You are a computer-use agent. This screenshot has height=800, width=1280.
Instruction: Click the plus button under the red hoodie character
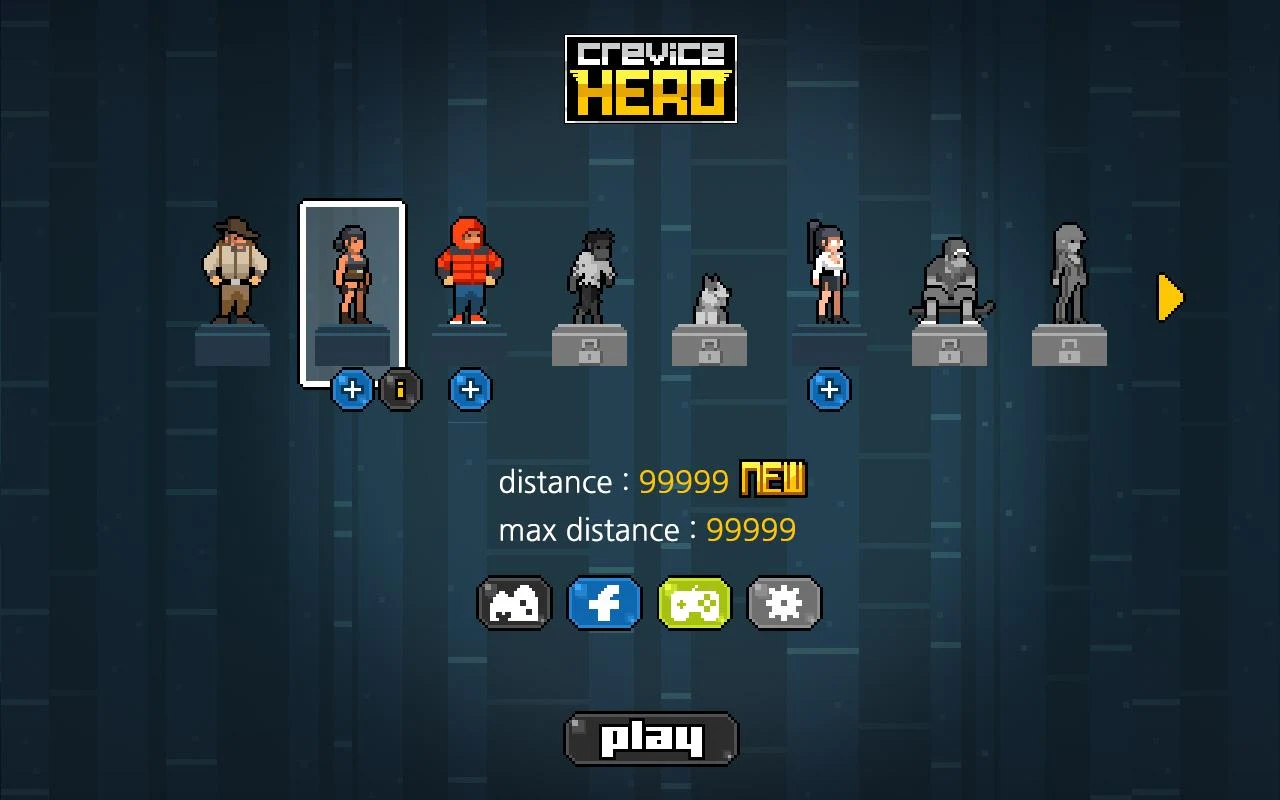[x=470, y=390]
